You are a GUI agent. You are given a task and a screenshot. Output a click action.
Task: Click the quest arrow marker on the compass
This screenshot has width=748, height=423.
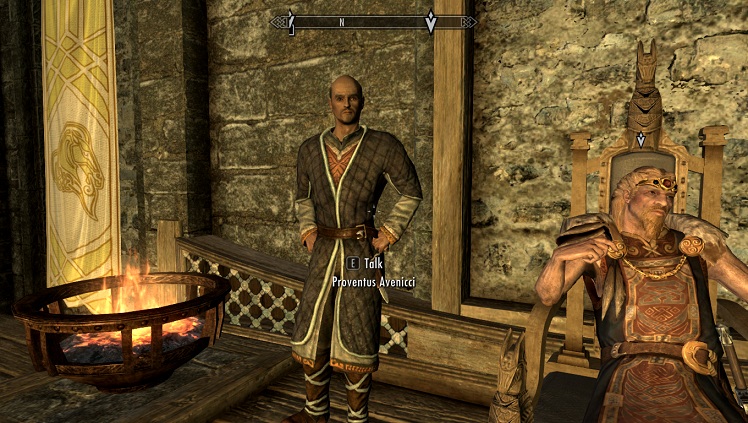pyautogui.click(x=431, y=22)
